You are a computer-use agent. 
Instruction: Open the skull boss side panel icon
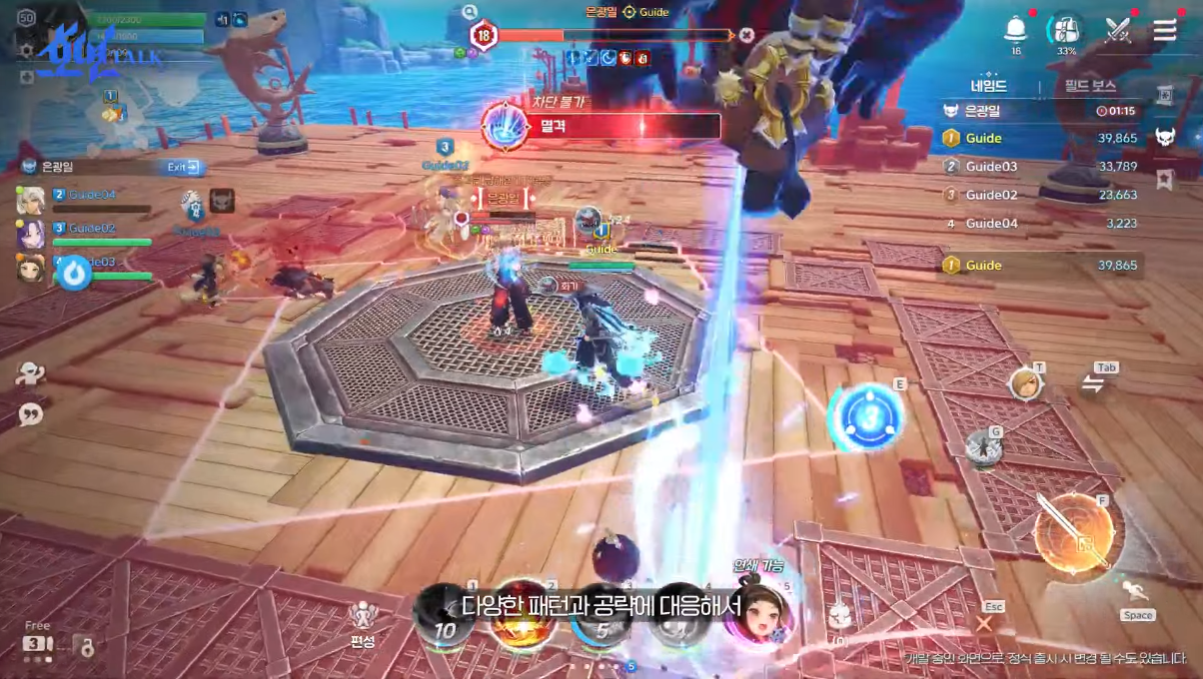(x=1166, y=137)
